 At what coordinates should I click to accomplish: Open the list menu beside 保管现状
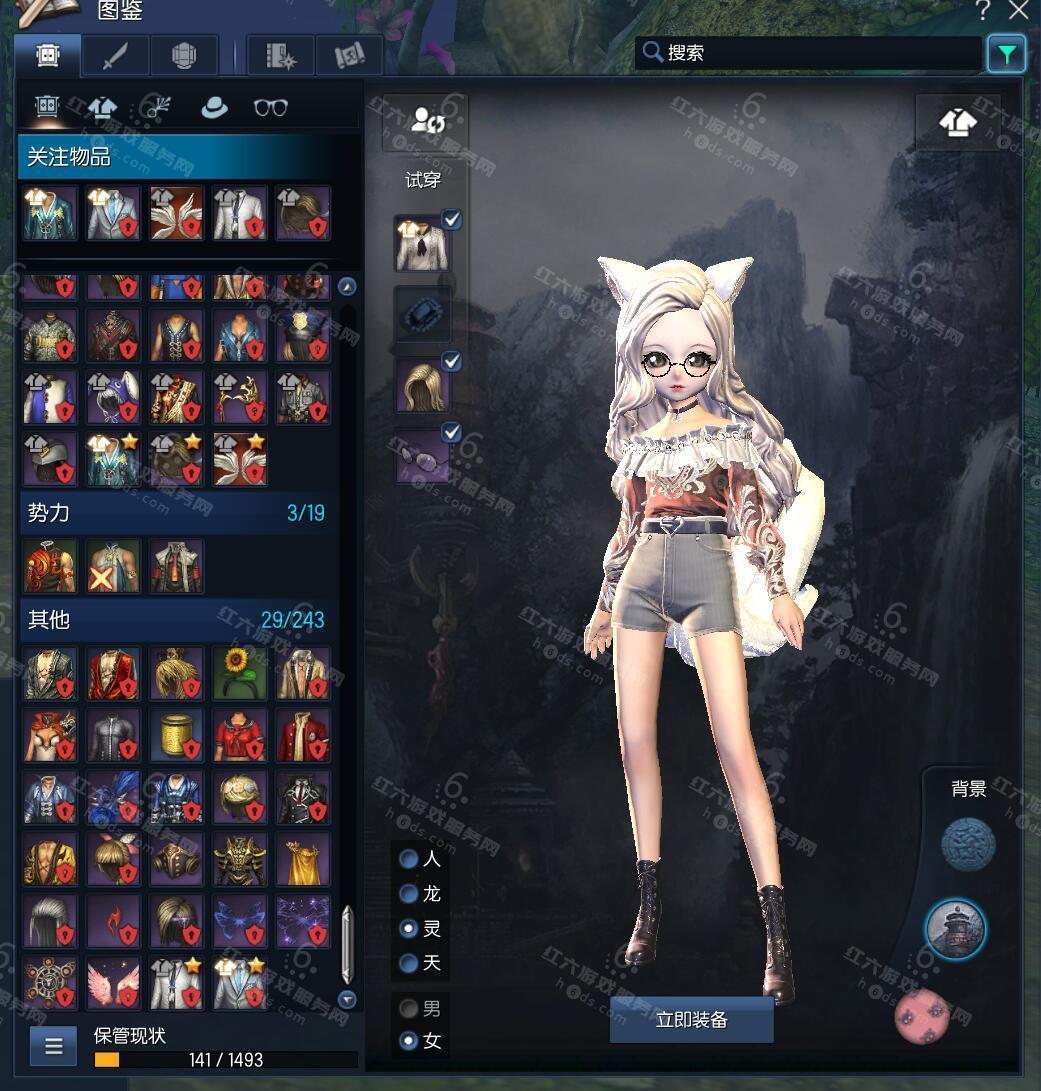click(x=54, y=1047)
